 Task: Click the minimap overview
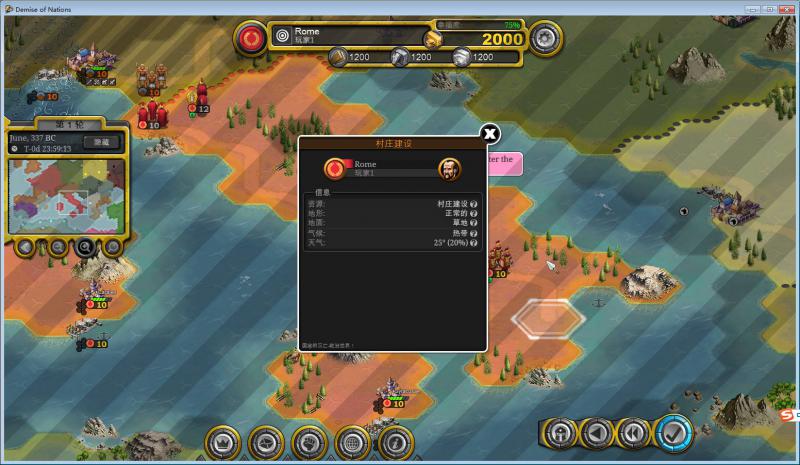pyautogui.click(x=67, y=195)
